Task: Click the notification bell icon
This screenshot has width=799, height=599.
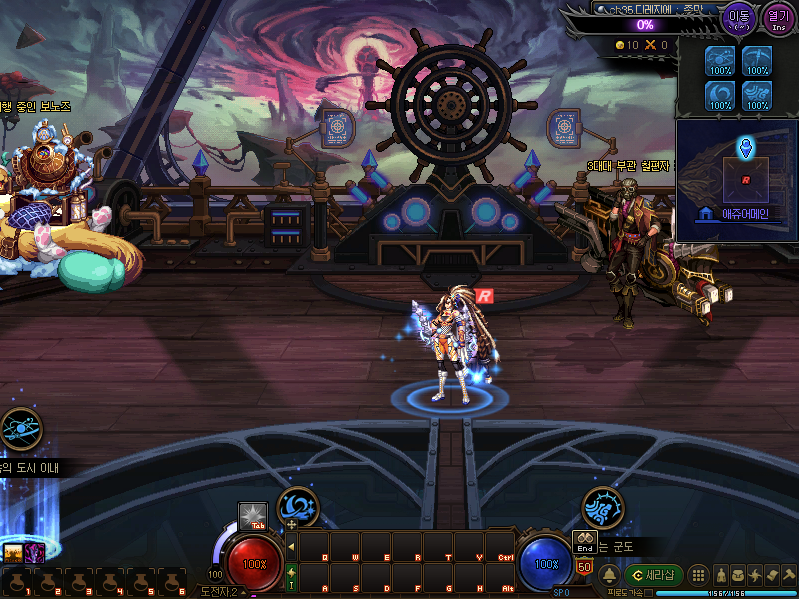Action: coord(608,576)
